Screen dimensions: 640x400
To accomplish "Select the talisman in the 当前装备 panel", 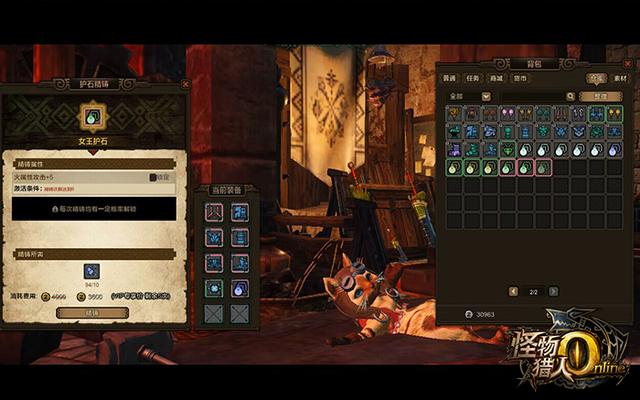I will 240,288.
